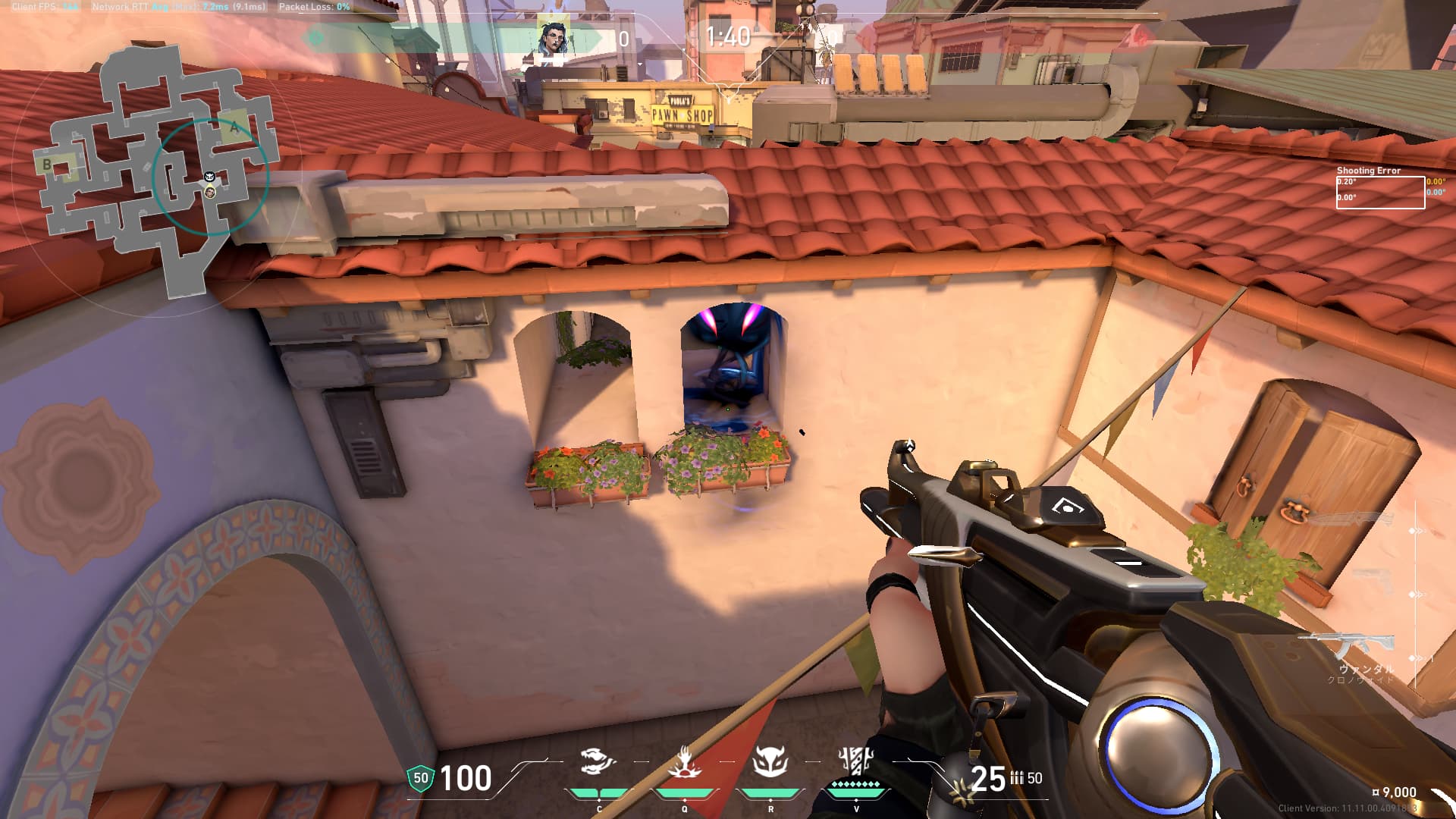1456x819 pixels.
Task: Select the player agent marker on minimap
Action: tap(210, 192)
